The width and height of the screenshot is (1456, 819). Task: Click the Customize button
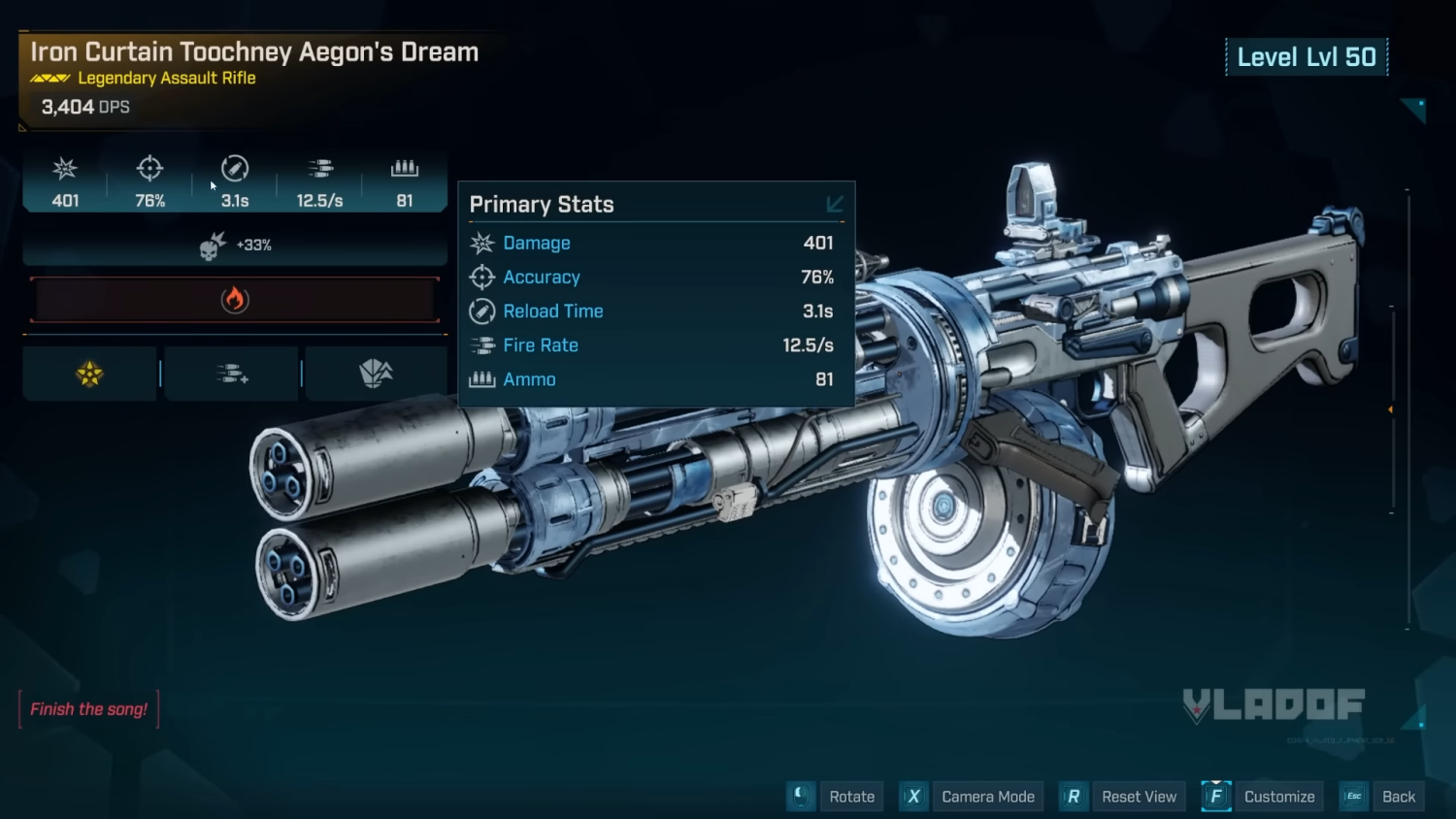coord(1278,797)
